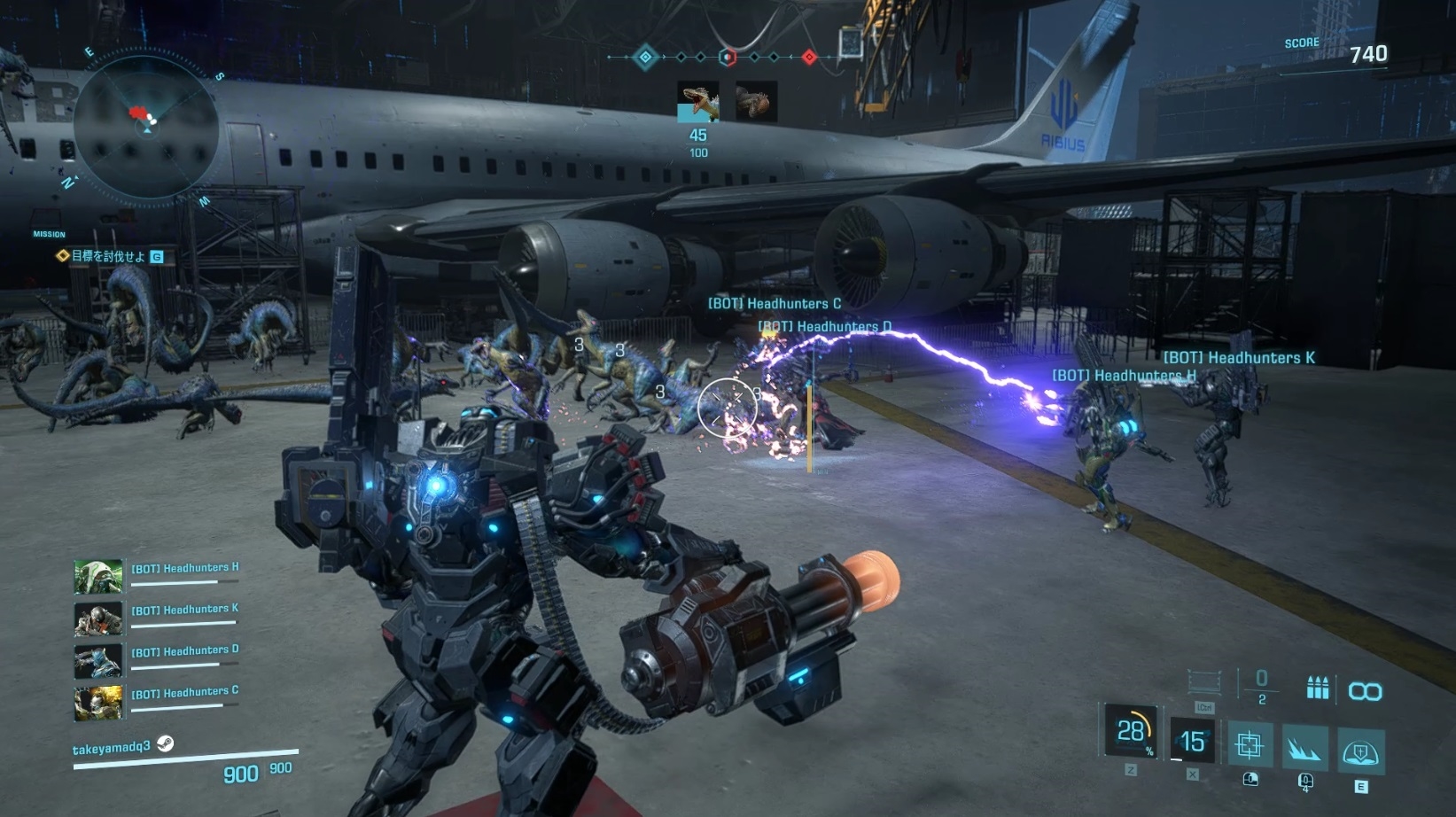Viewport: 1456px width, 817px height.
Task: Click the Steam icon beside takeyamadq3
Action: pos(166,744)
